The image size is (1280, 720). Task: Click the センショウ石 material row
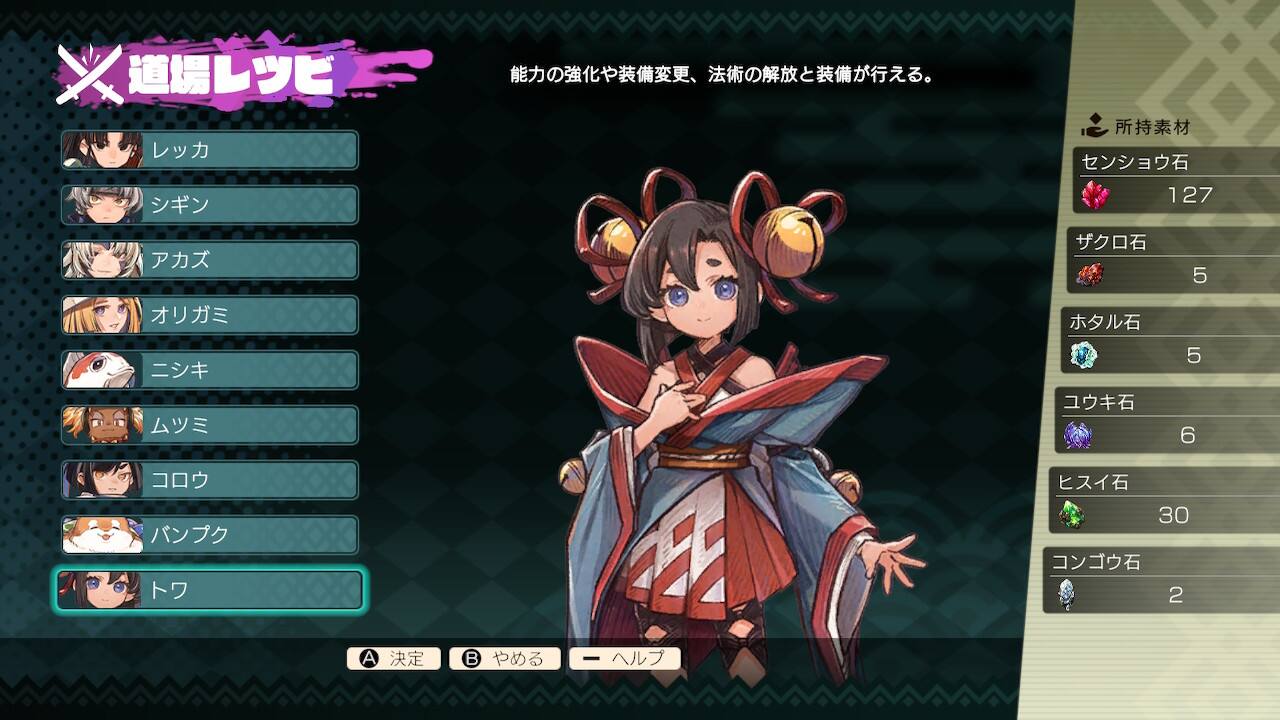[1176, 181]
